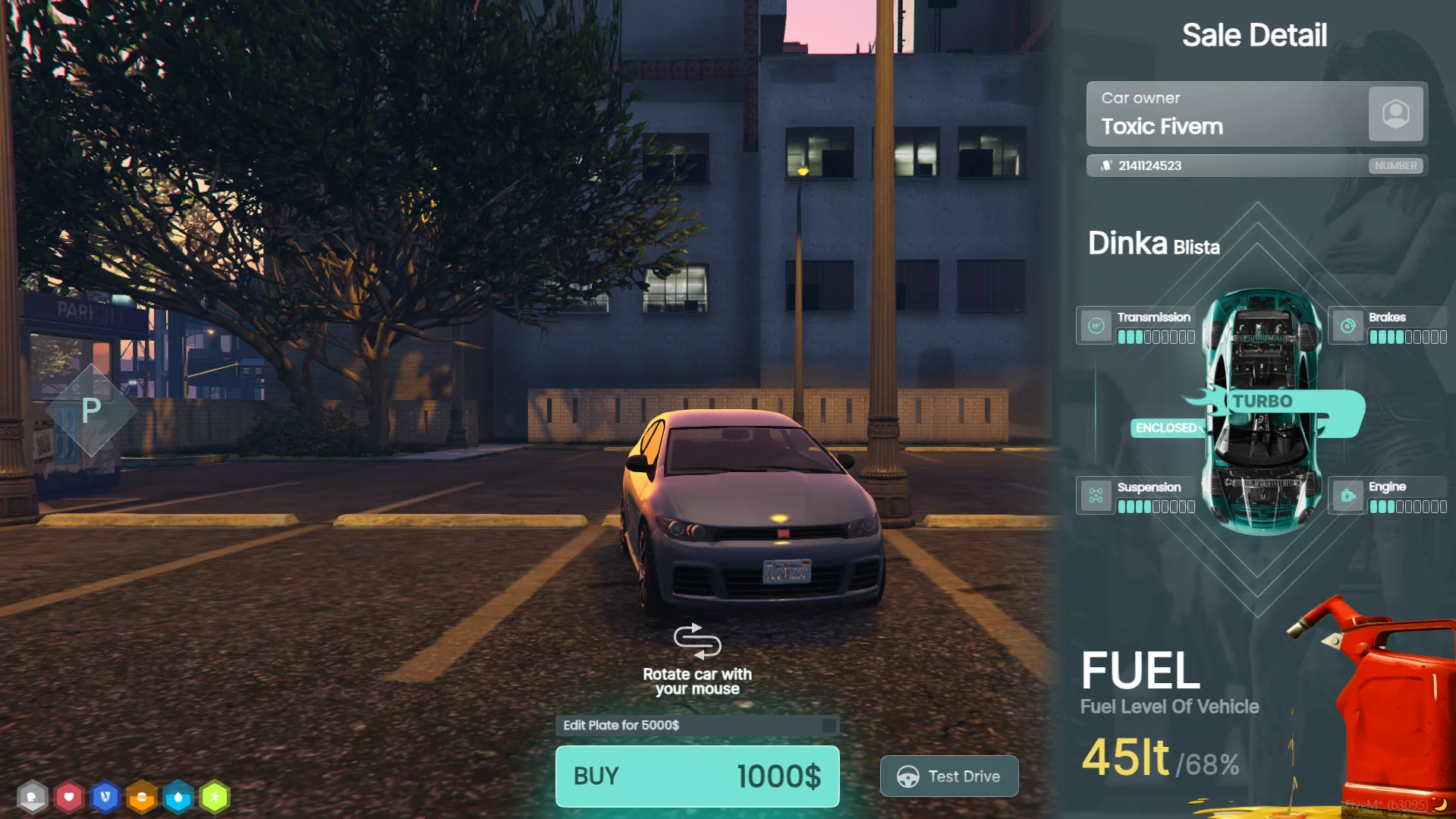Select the Suspension upgrade icon
The width and height of the screenshot is (1456, 819).
coord(1096,496)
